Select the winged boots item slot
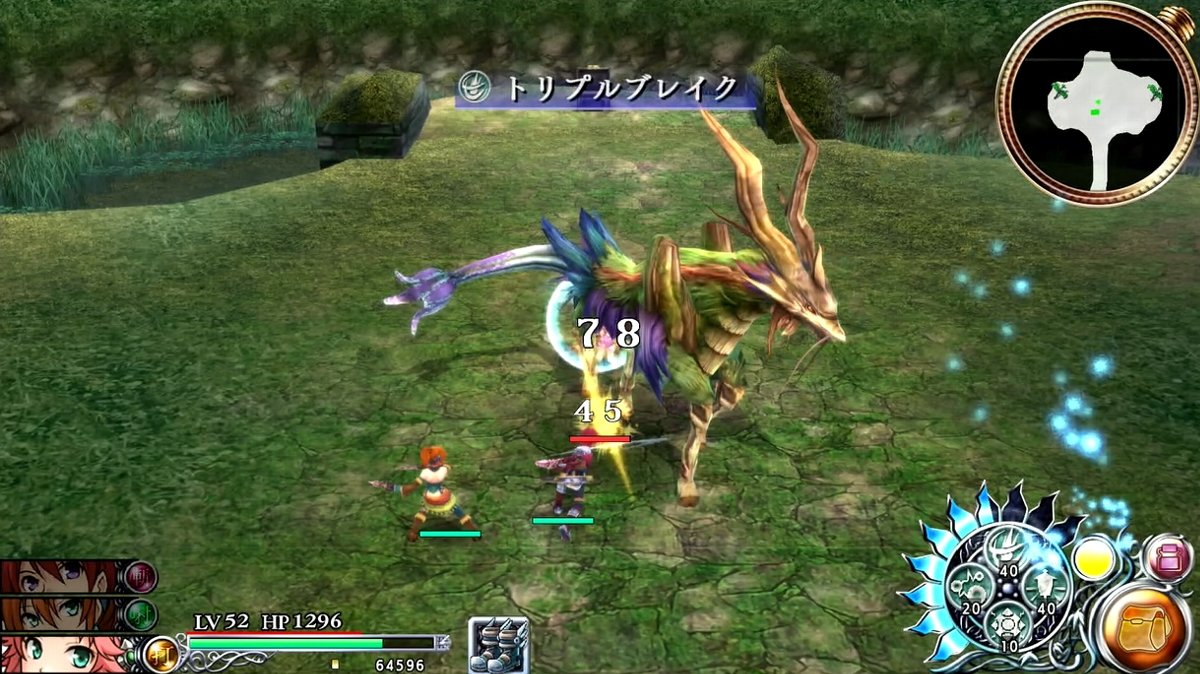This screenshot has height=674, width=1200. pos(498,646)
